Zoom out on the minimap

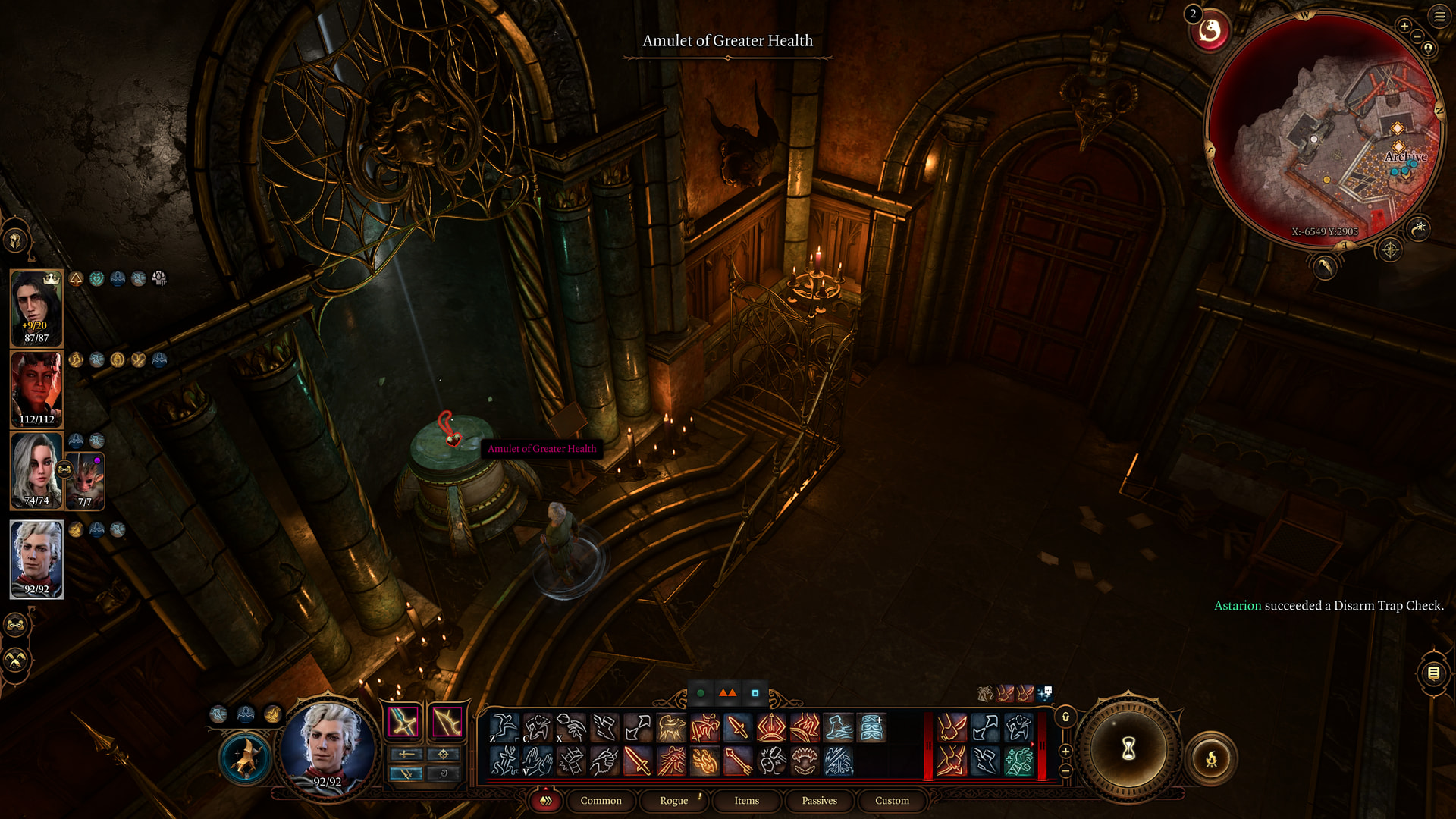[1417, 36]
